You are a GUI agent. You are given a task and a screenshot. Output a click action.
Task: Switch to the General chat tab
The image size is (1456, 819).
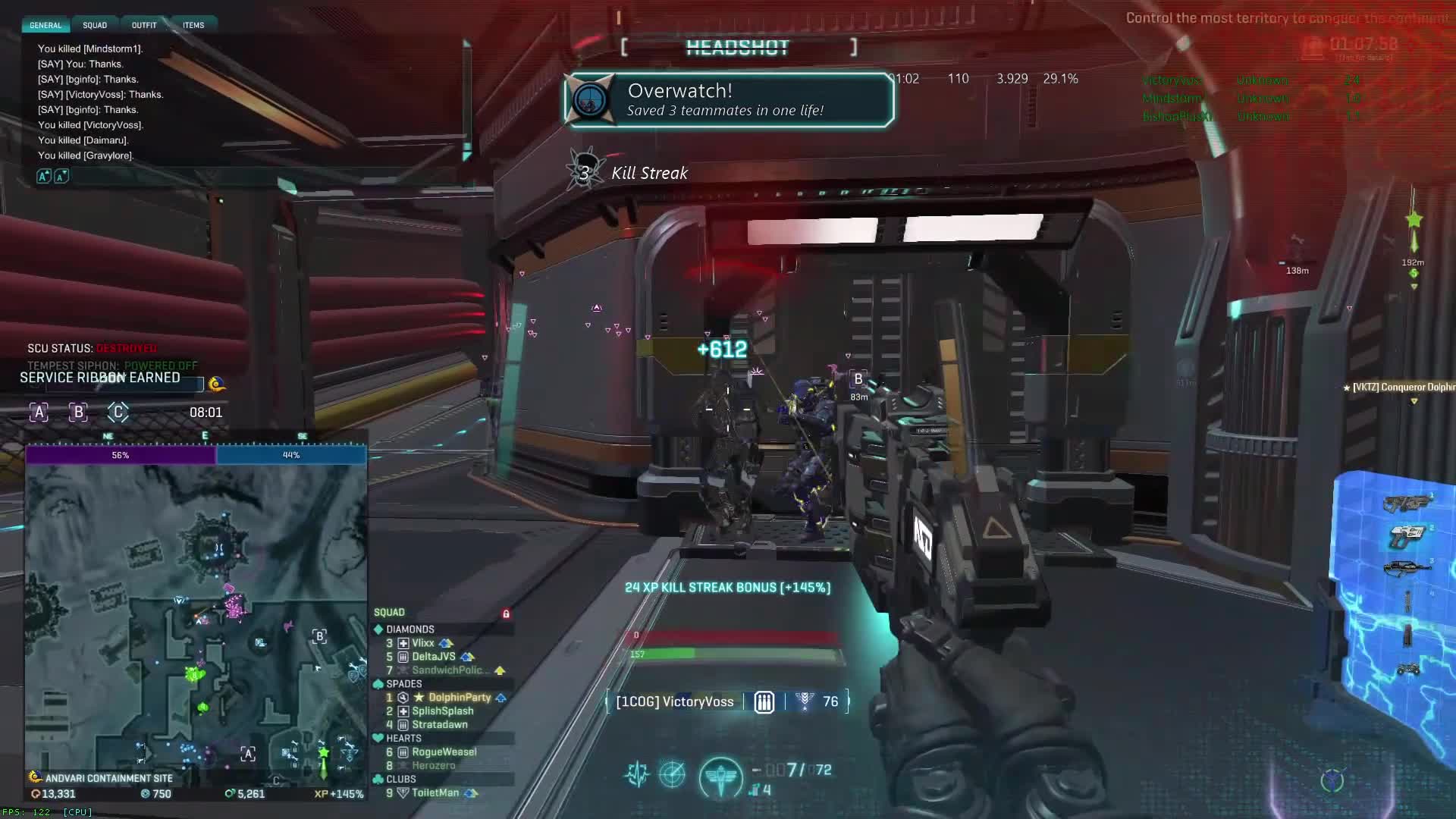45,25
